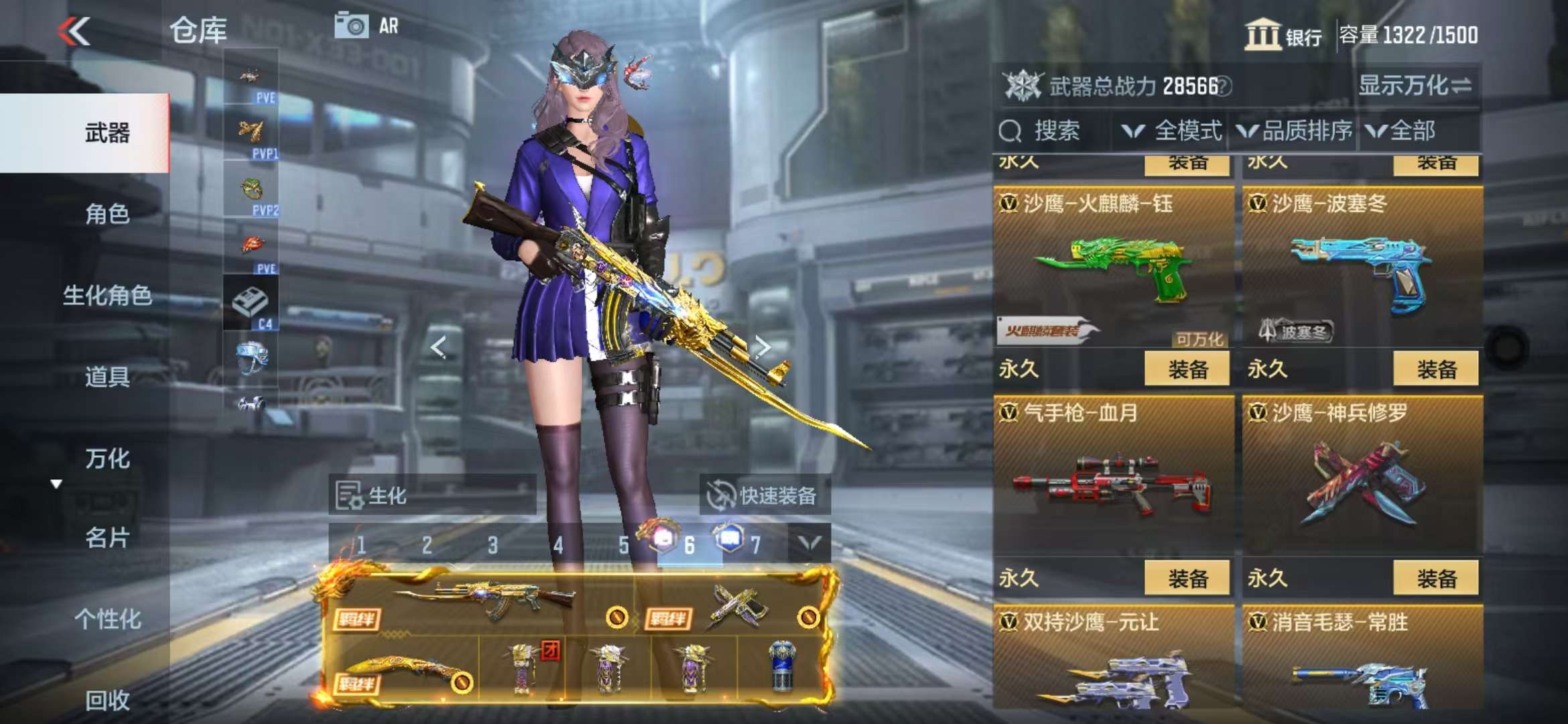Equip the 沙鹰-火麒麟-钰 pistol
1568x724 pixels.
coord(1187,369)
